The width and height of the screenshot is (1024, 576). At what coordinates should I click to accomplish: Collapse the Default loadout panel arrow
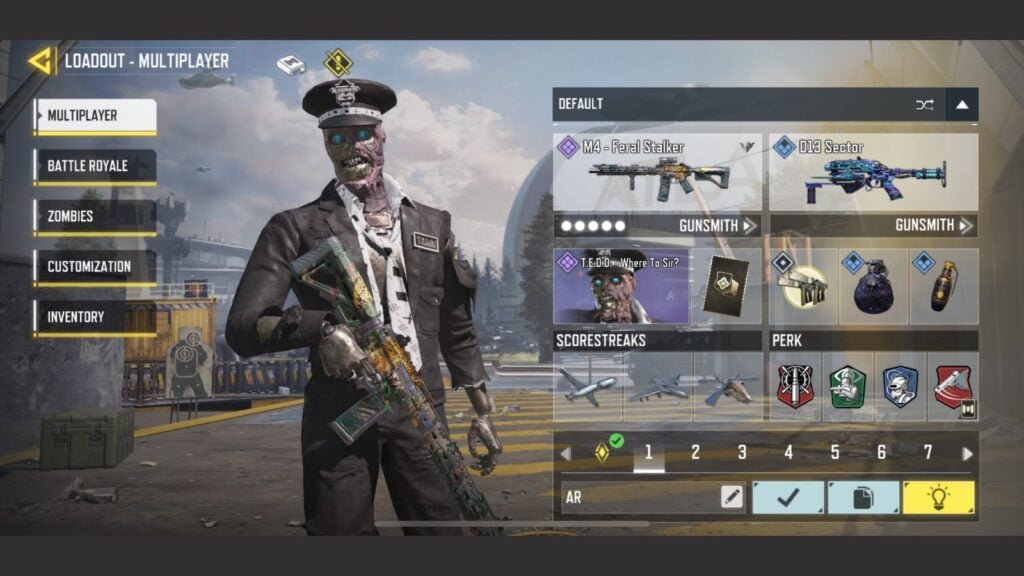[961, 104]
